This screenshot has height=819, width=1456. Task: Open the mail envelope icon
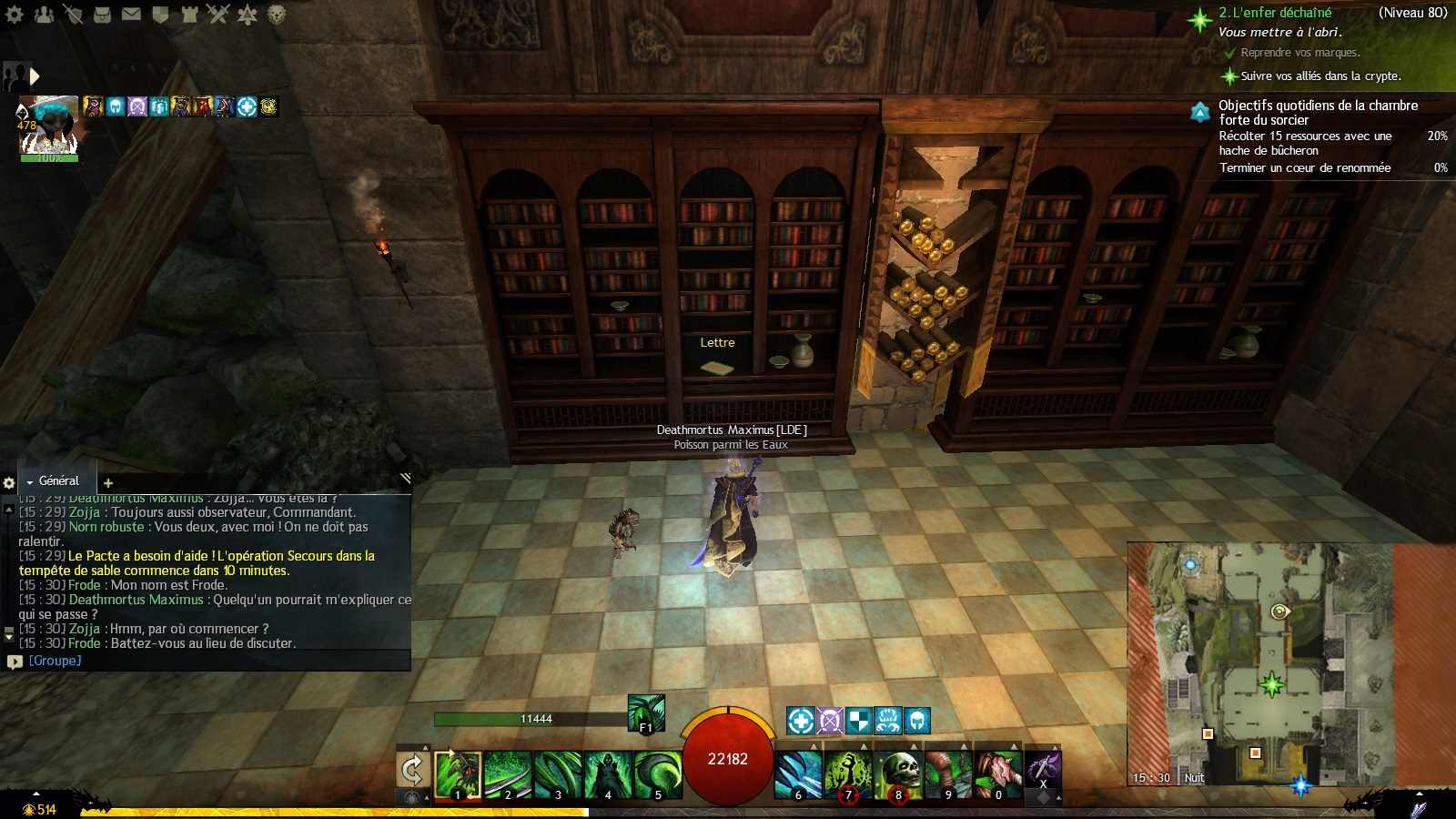(131, 15)
